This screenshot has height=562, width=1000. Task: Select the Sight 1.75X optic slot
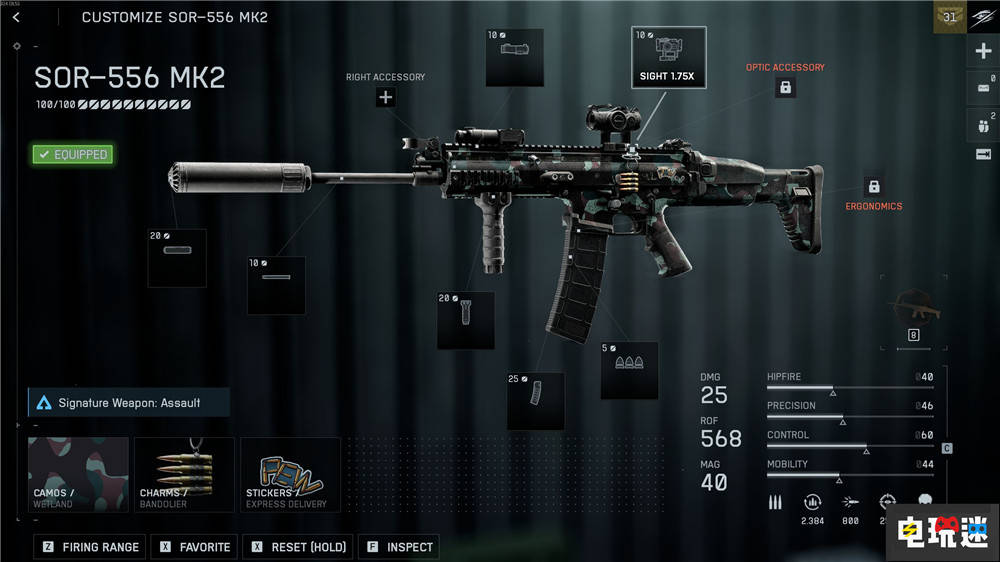click(x=668, y=56)
